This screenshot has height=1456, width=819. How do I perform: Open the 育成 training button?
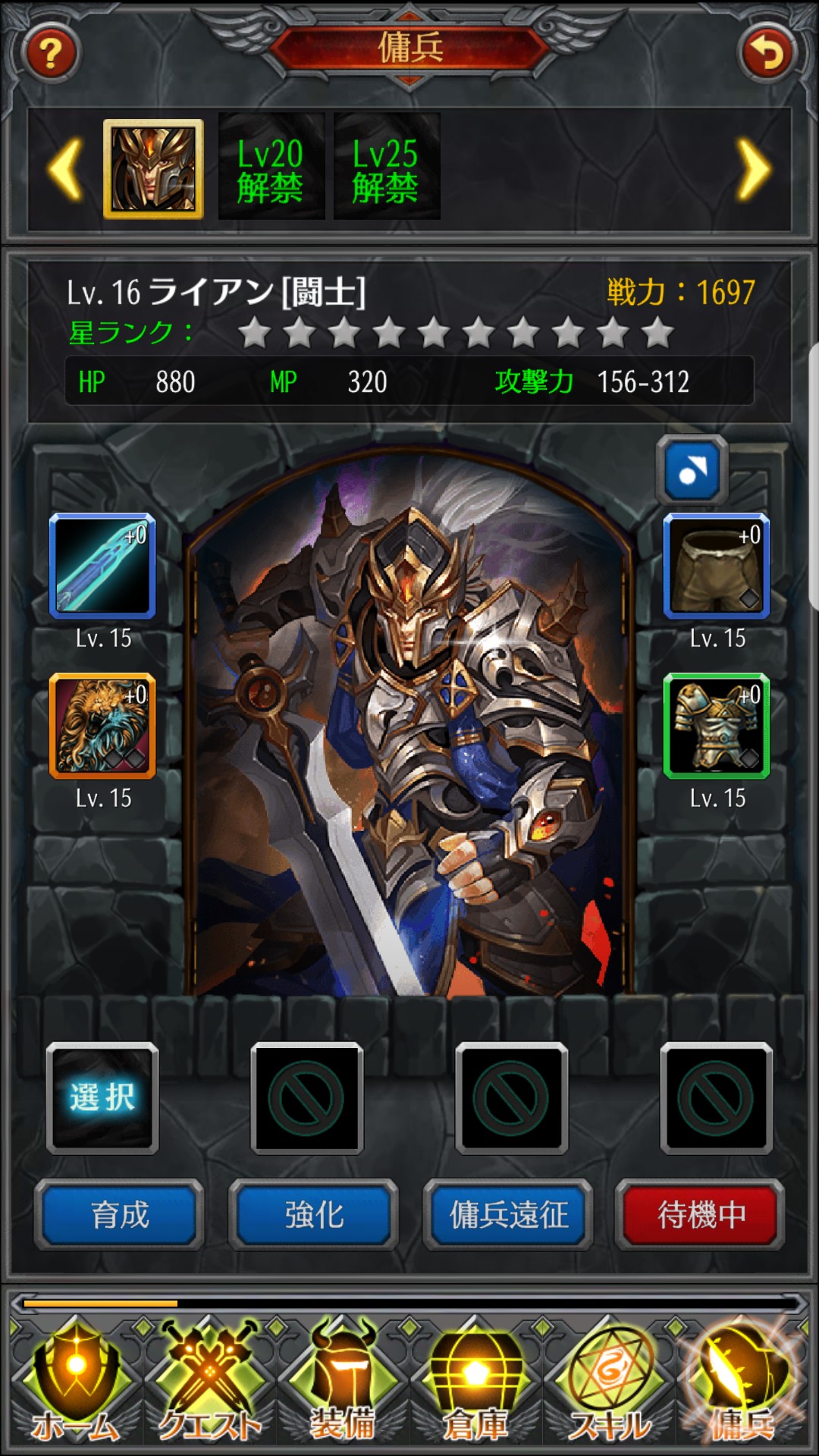119,1215
